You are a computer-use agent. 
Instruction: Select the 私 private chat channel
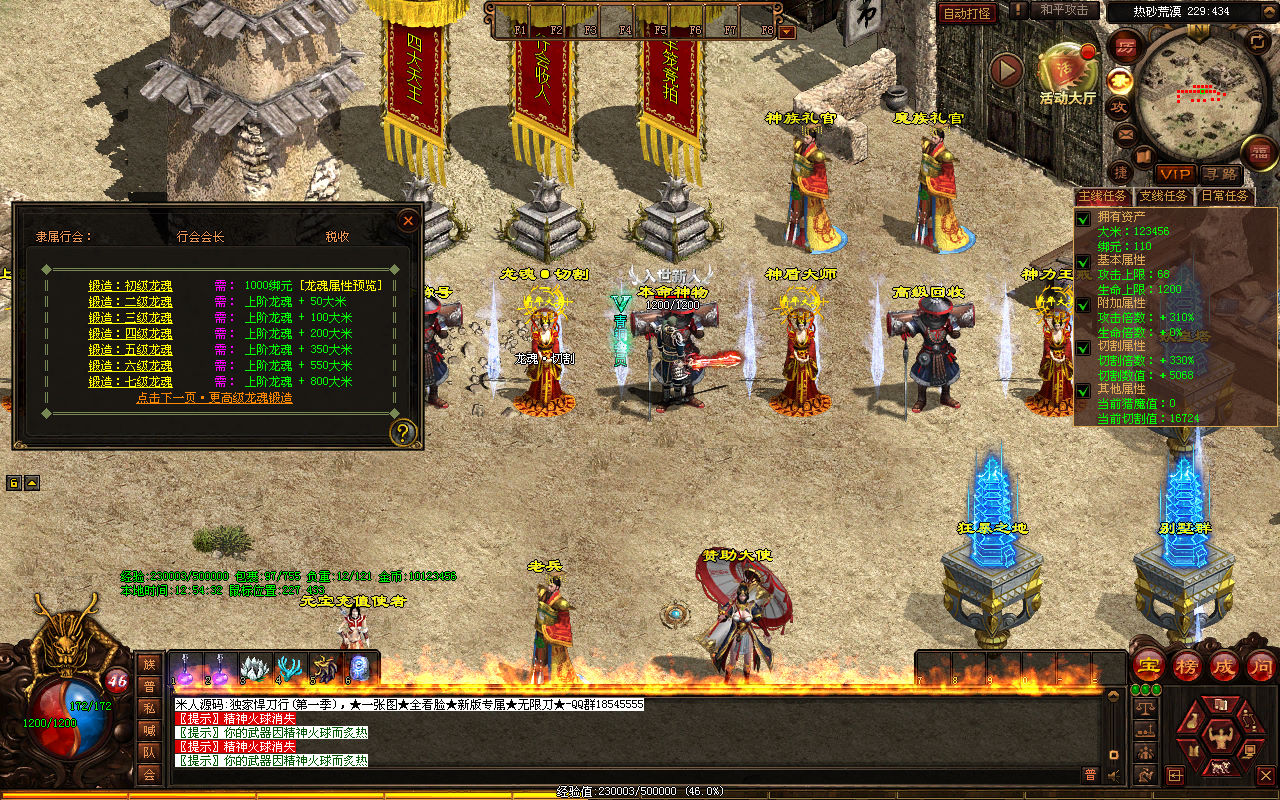pos(149,707)
